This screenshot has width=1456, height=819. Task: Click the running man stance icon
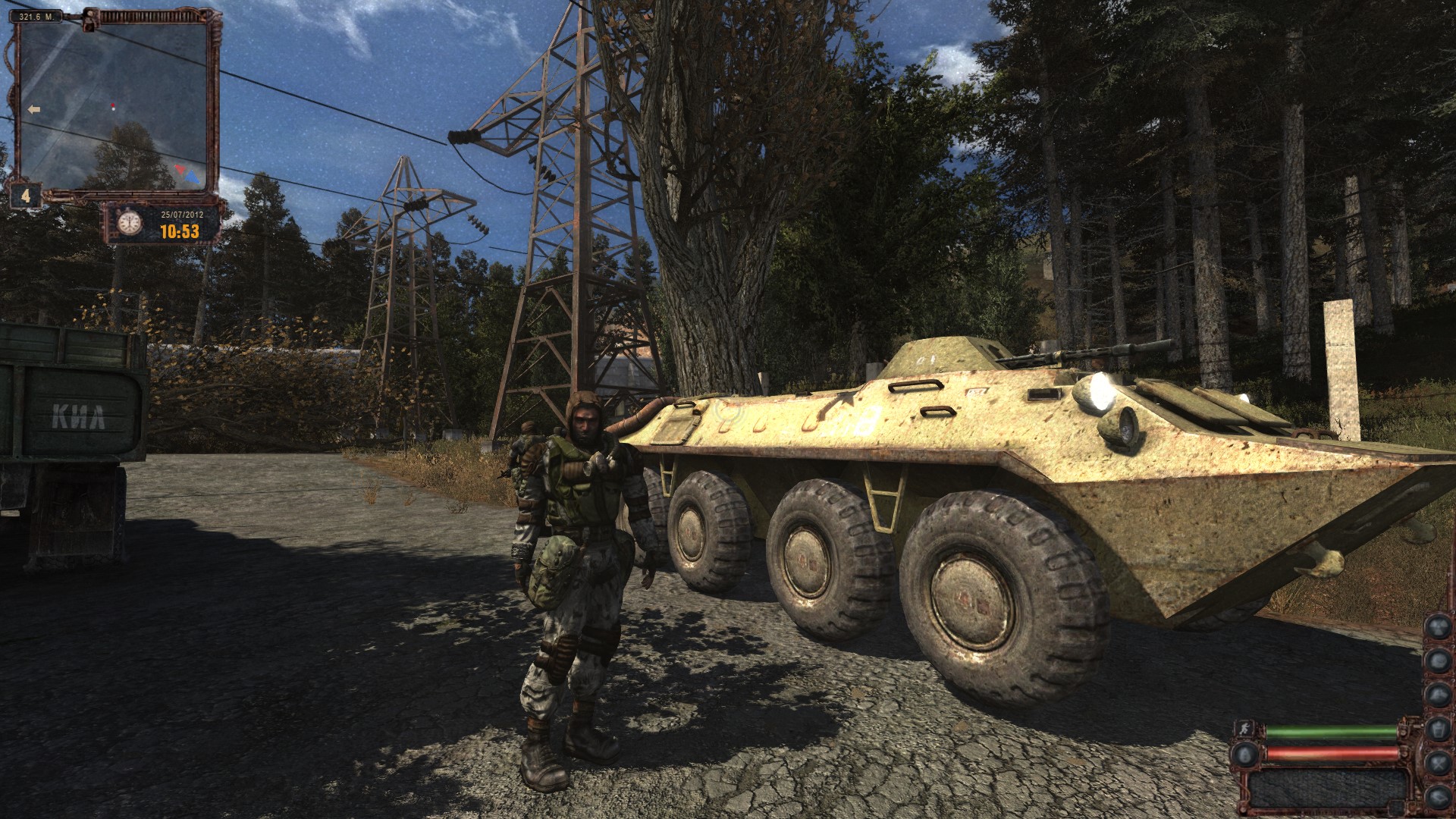coord(1244,730)
